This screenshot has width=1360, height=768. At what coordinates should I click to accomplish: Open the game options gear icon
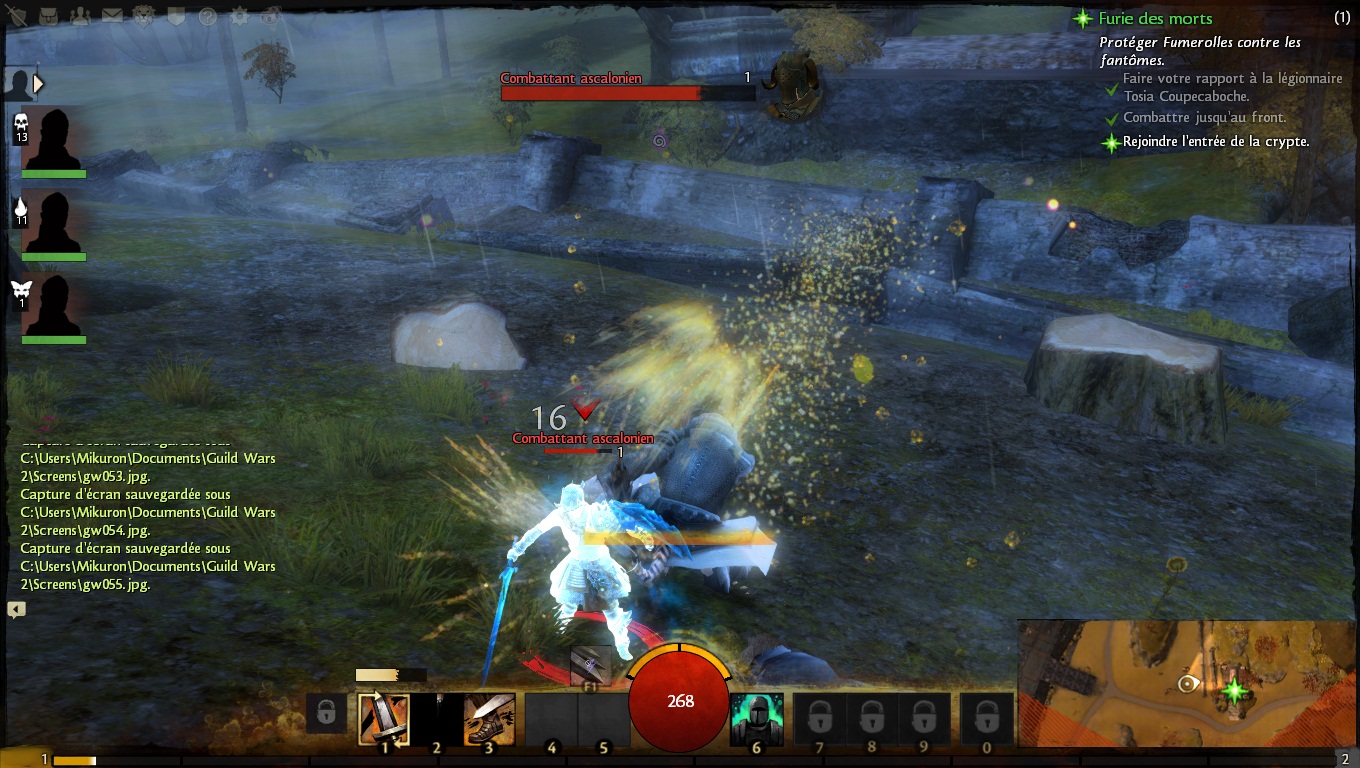239,16
